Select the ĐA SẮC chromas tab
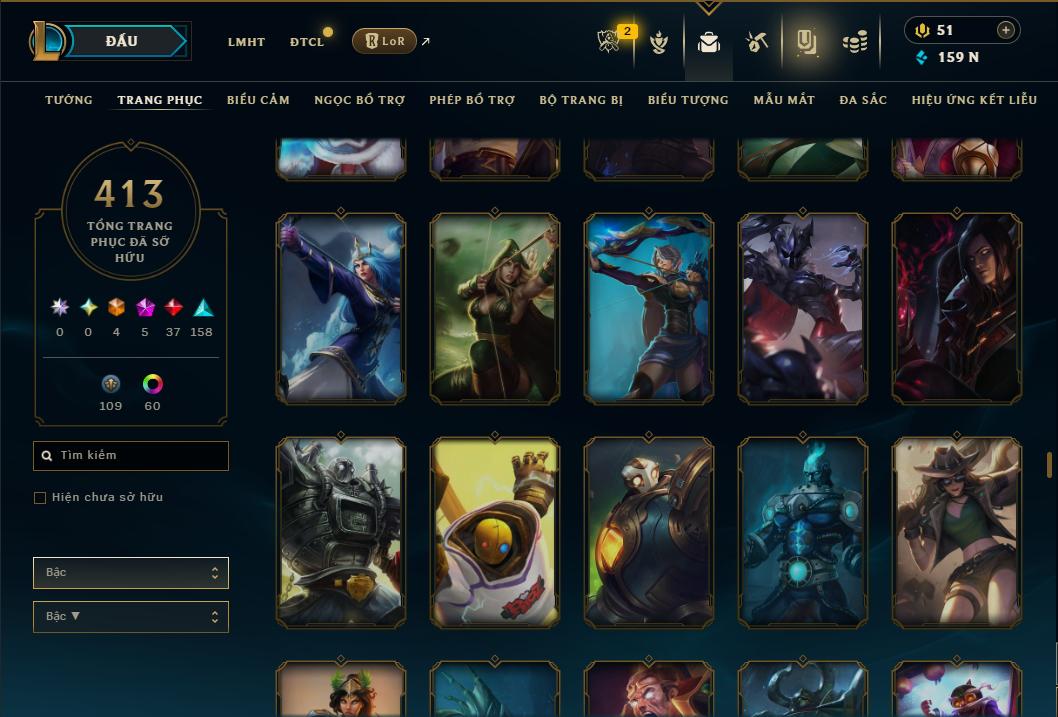The height and width of the screenshot is (717, 1058). coord(863,100)
